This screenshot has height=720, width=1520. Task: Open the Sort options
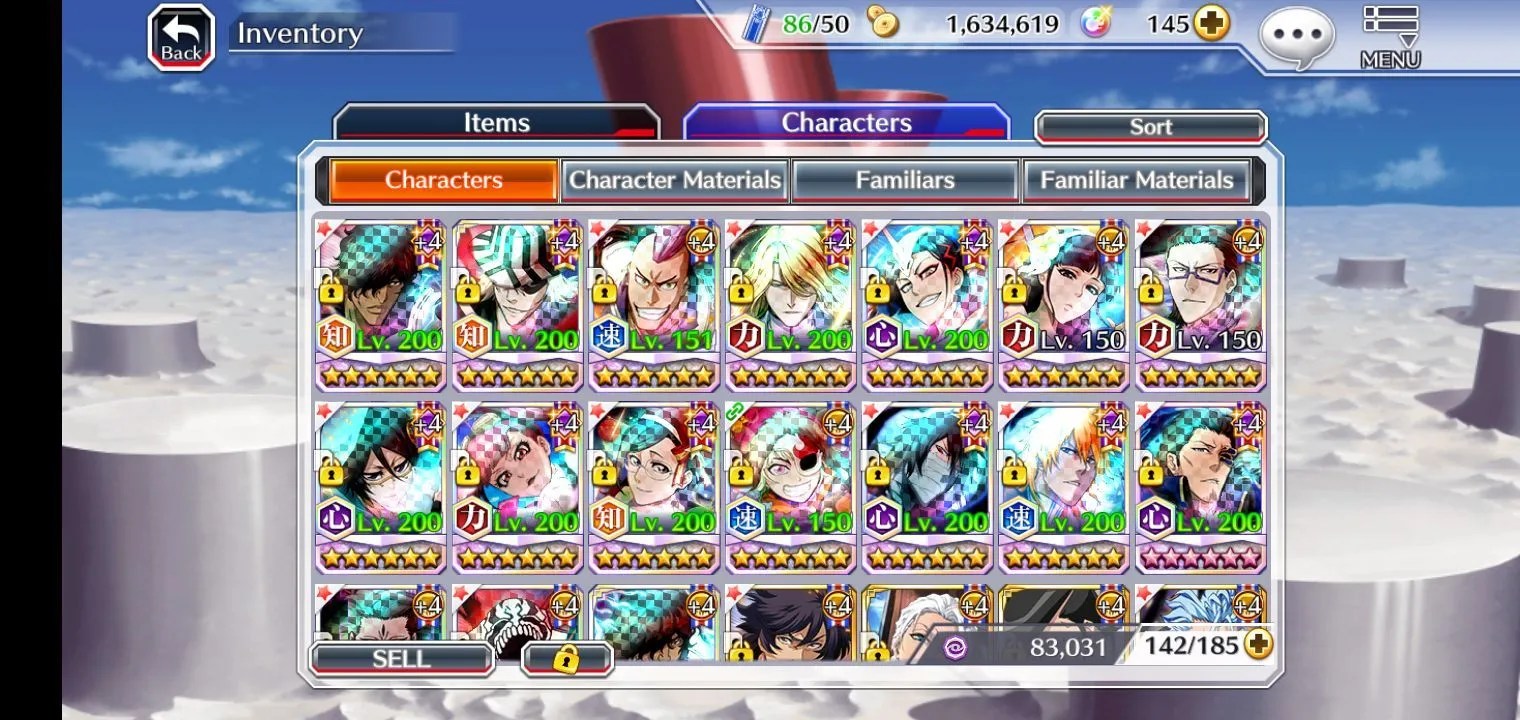pyautogui.click(x=1150, y=127)
